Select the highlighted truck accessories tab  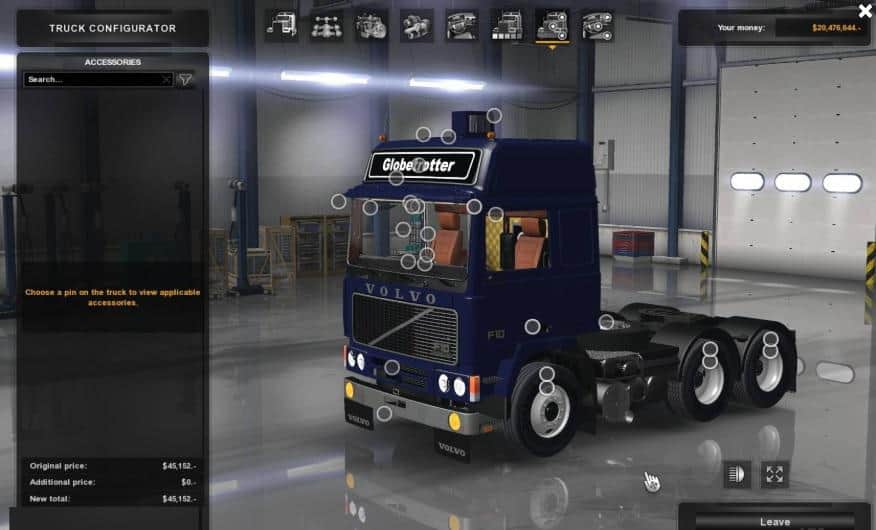pos(552,25)
